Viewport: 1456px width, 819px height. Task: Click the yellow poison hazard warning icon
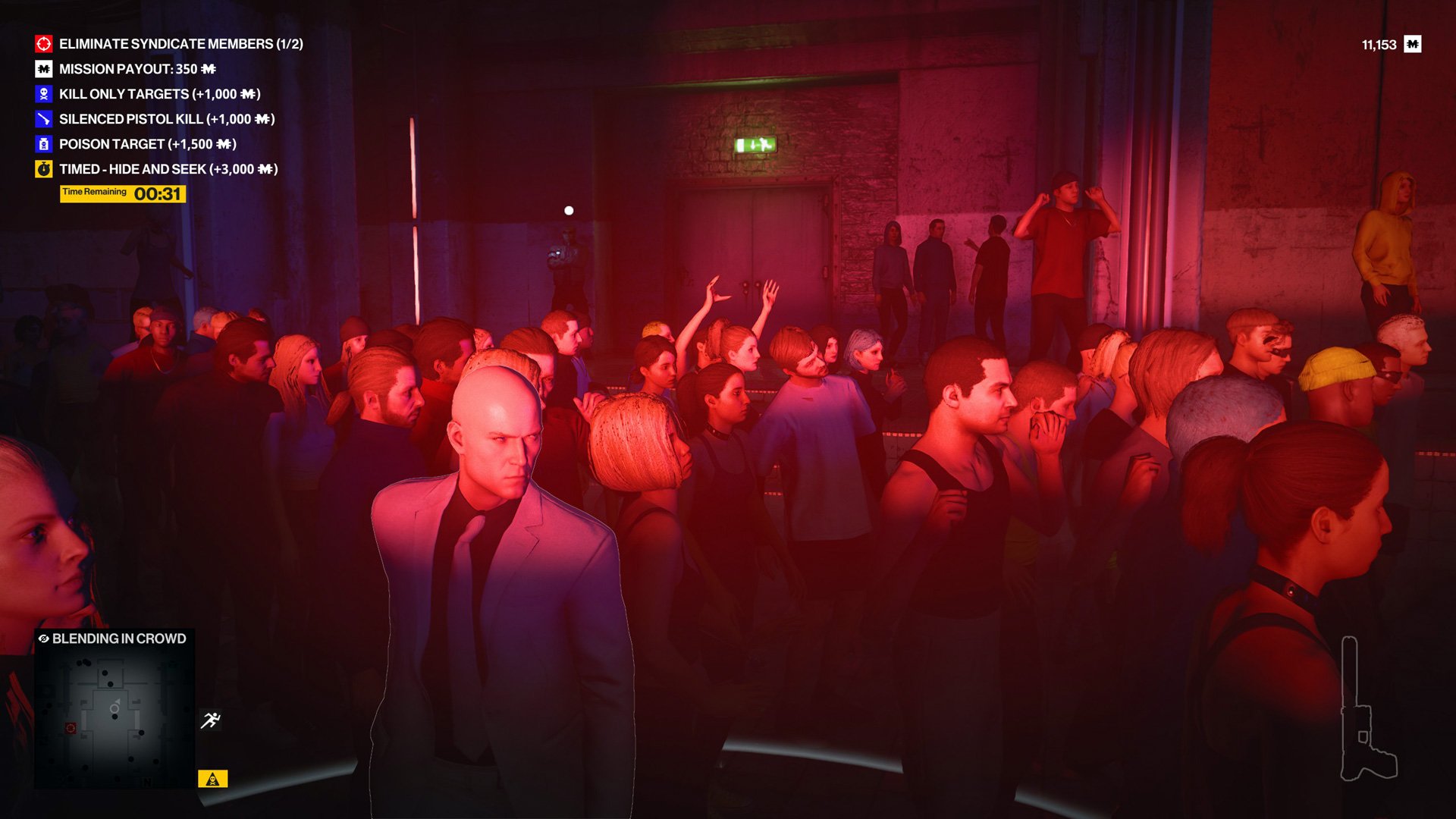click(x=213, y=779)
